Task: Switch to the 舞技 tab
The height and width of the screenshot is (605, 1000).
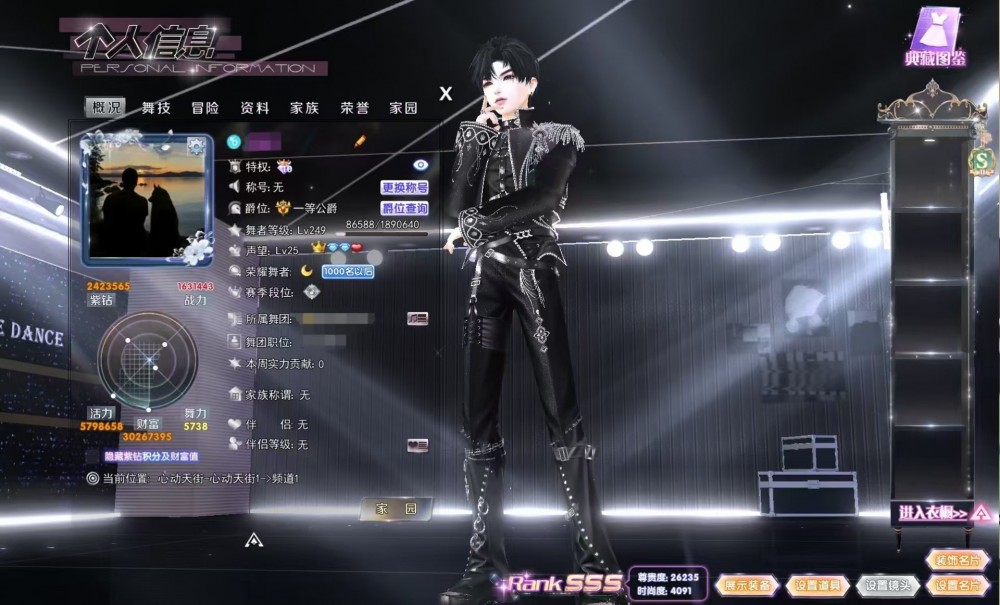Action: coord(155,108)
